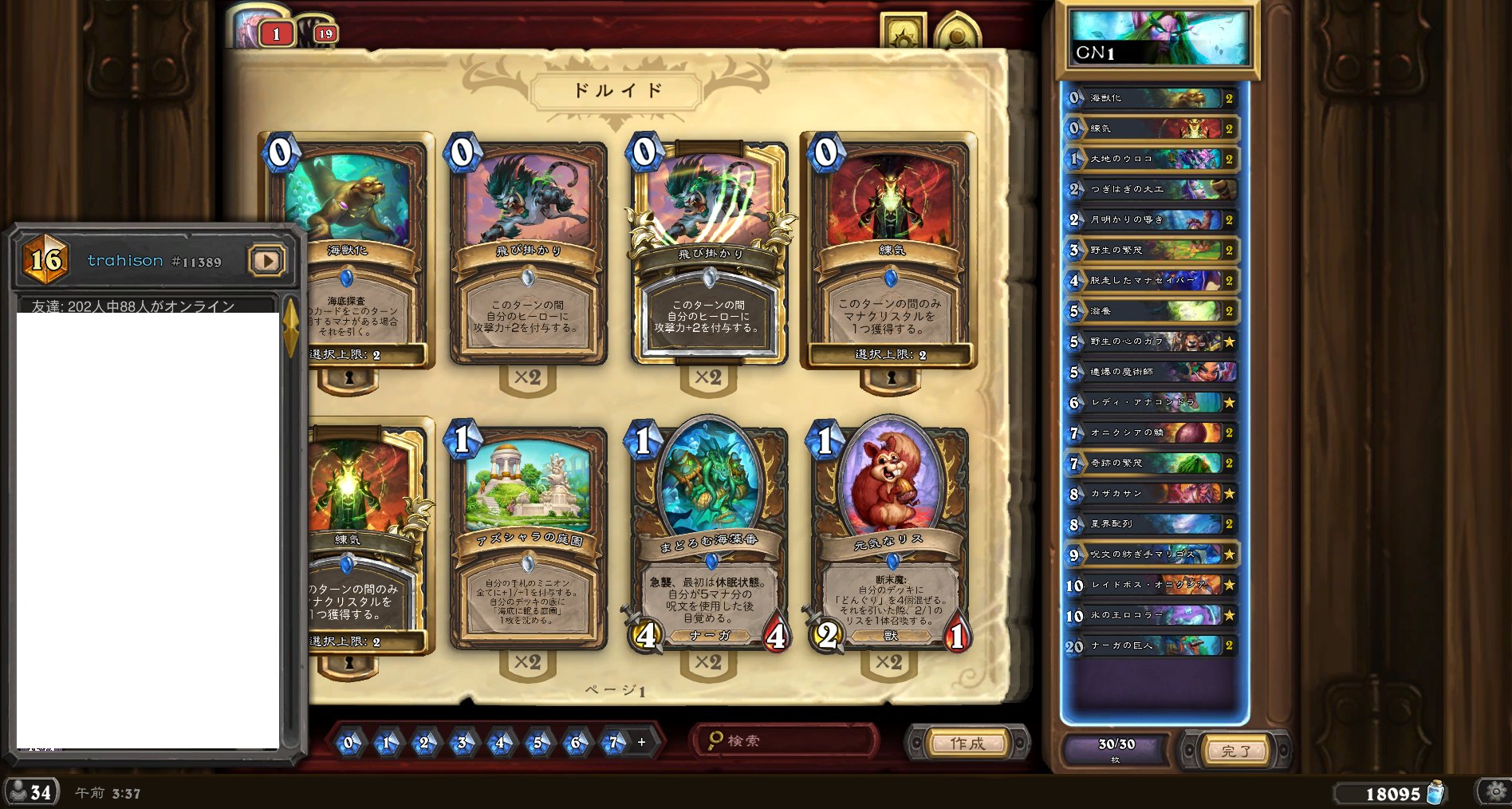Click the 海獣化 card in the collection page

[x=348, y=251]
